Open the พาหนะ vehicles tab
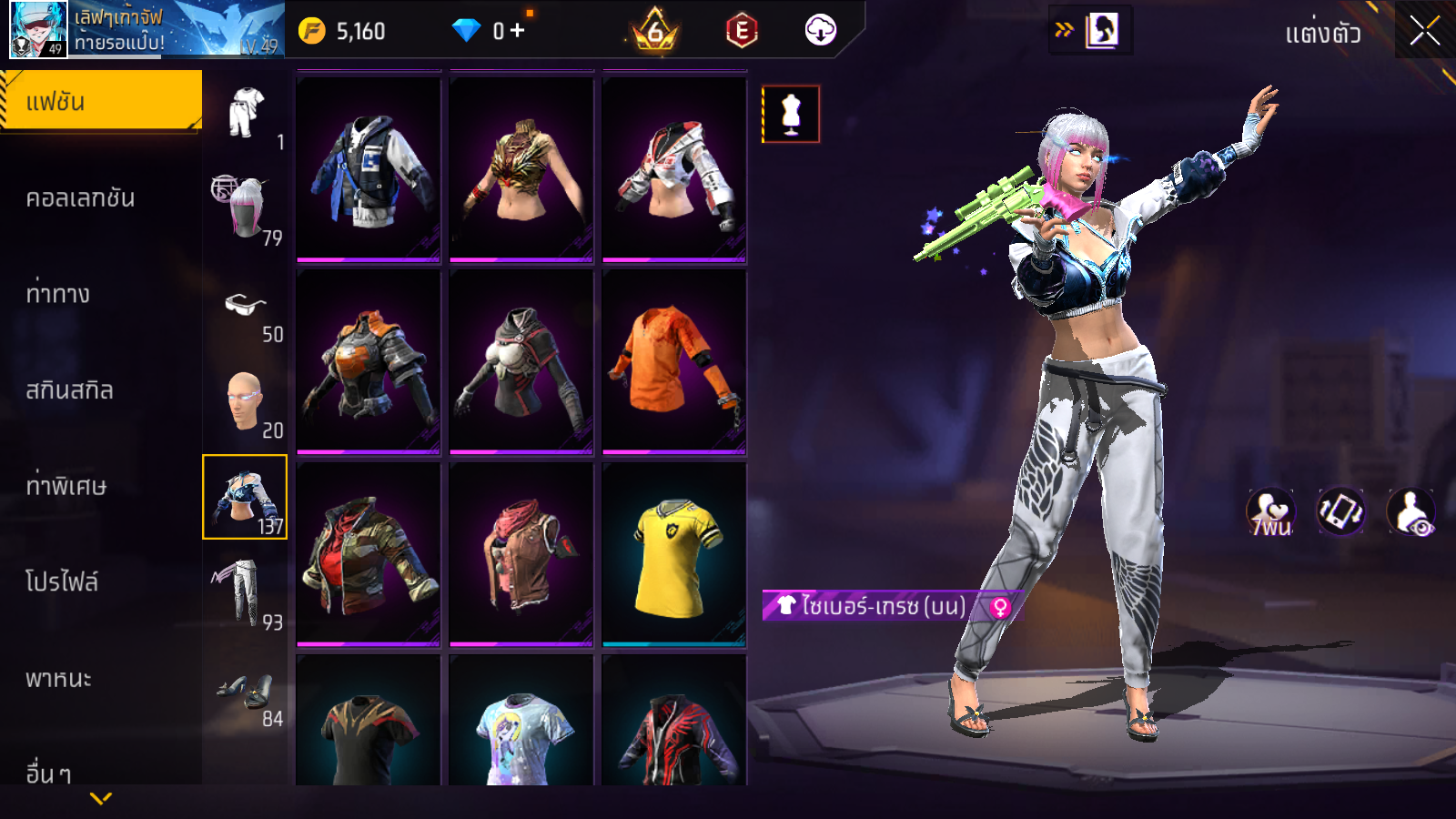This screenshot has width=1456, height=819. [x=59, y=679]
